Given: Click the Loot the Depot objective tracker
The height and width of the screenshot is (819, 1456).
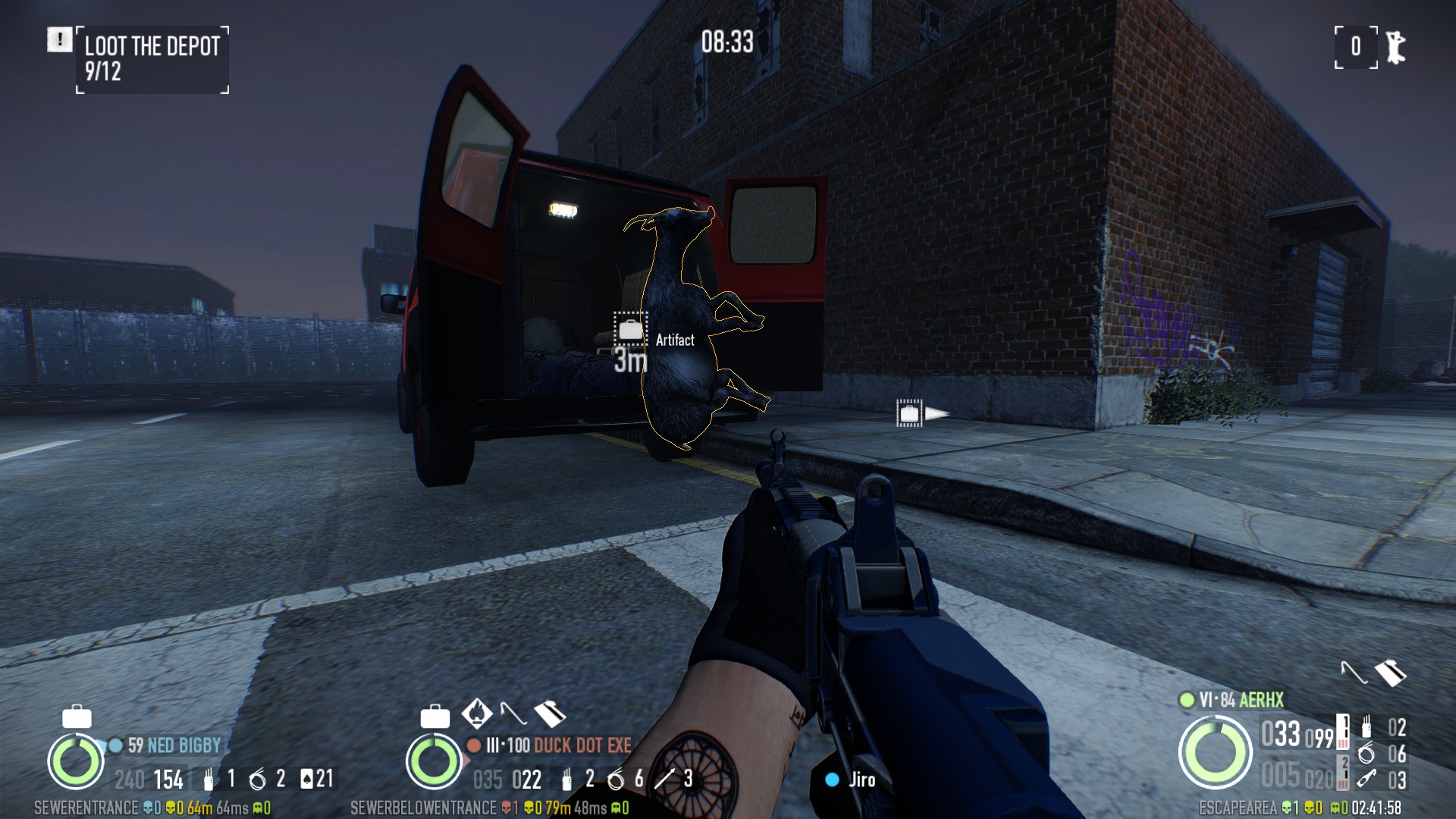Looking at the screenshot, I should (x=152, y=59).
